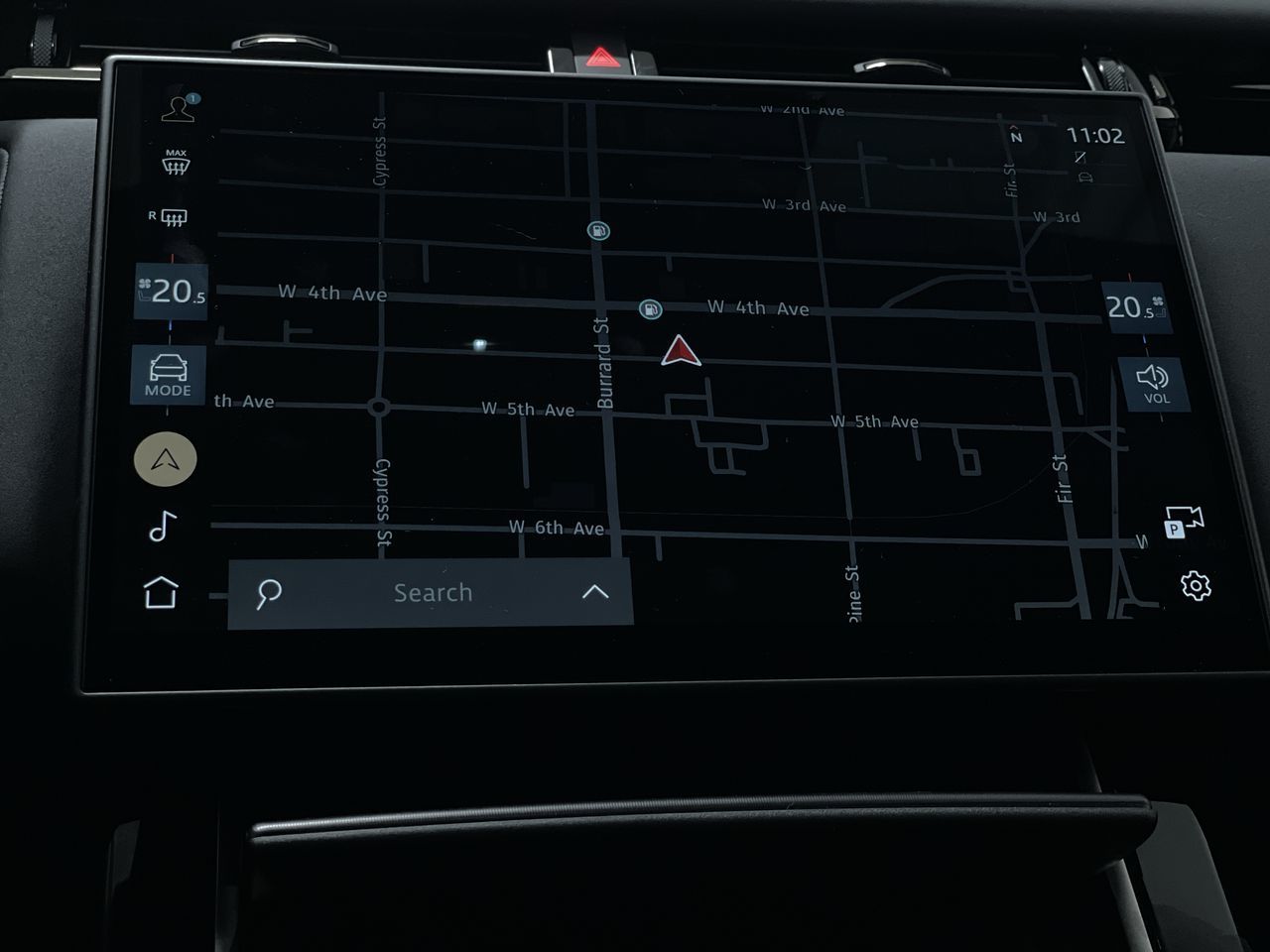This screenshot has height=952, width=1270.
Task: Open the vehicle MODE menu
Action: click(x=168, y=375)
